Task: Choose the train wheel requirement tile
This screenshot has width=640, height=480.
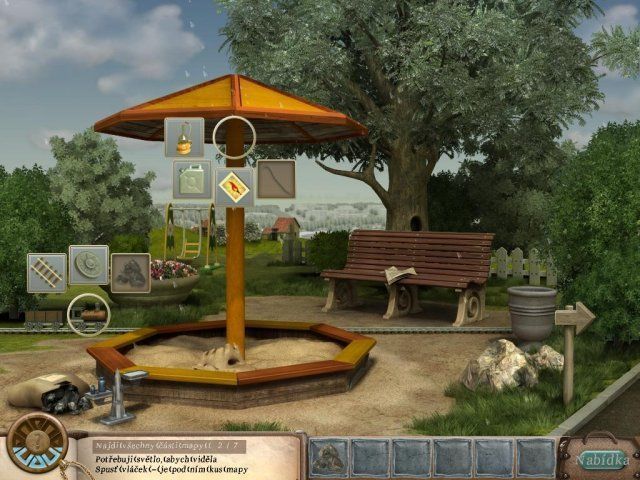Action: tap(89, 266)
